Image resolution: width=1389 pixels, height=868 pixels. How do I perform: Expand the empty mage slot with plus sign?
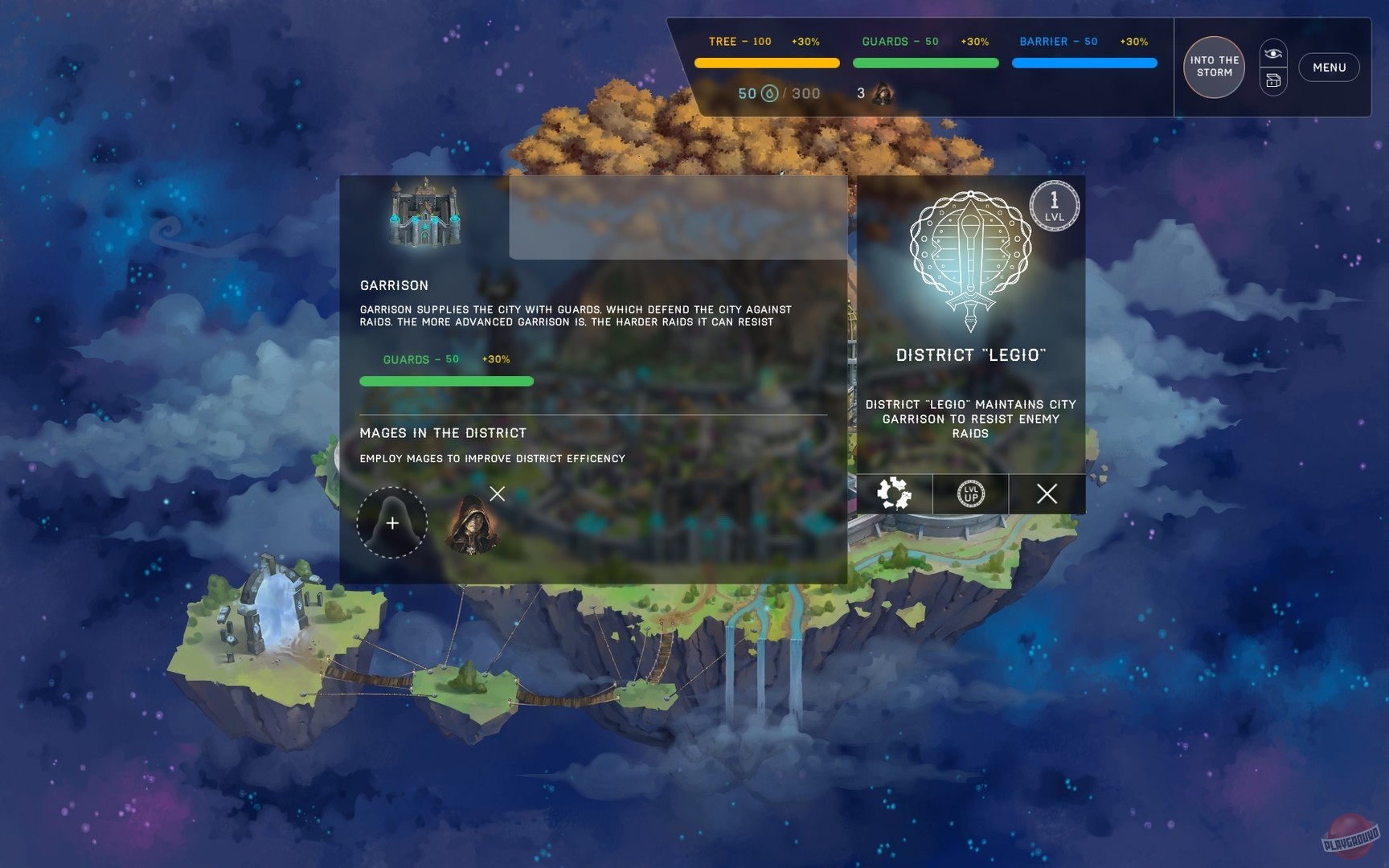pos(392,522)
